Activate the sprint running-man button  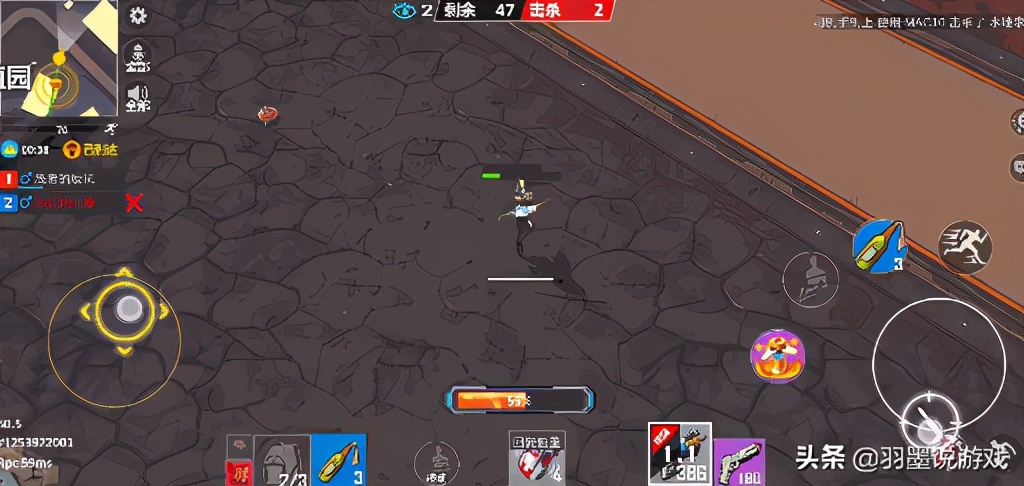click(x=965, y=247)
